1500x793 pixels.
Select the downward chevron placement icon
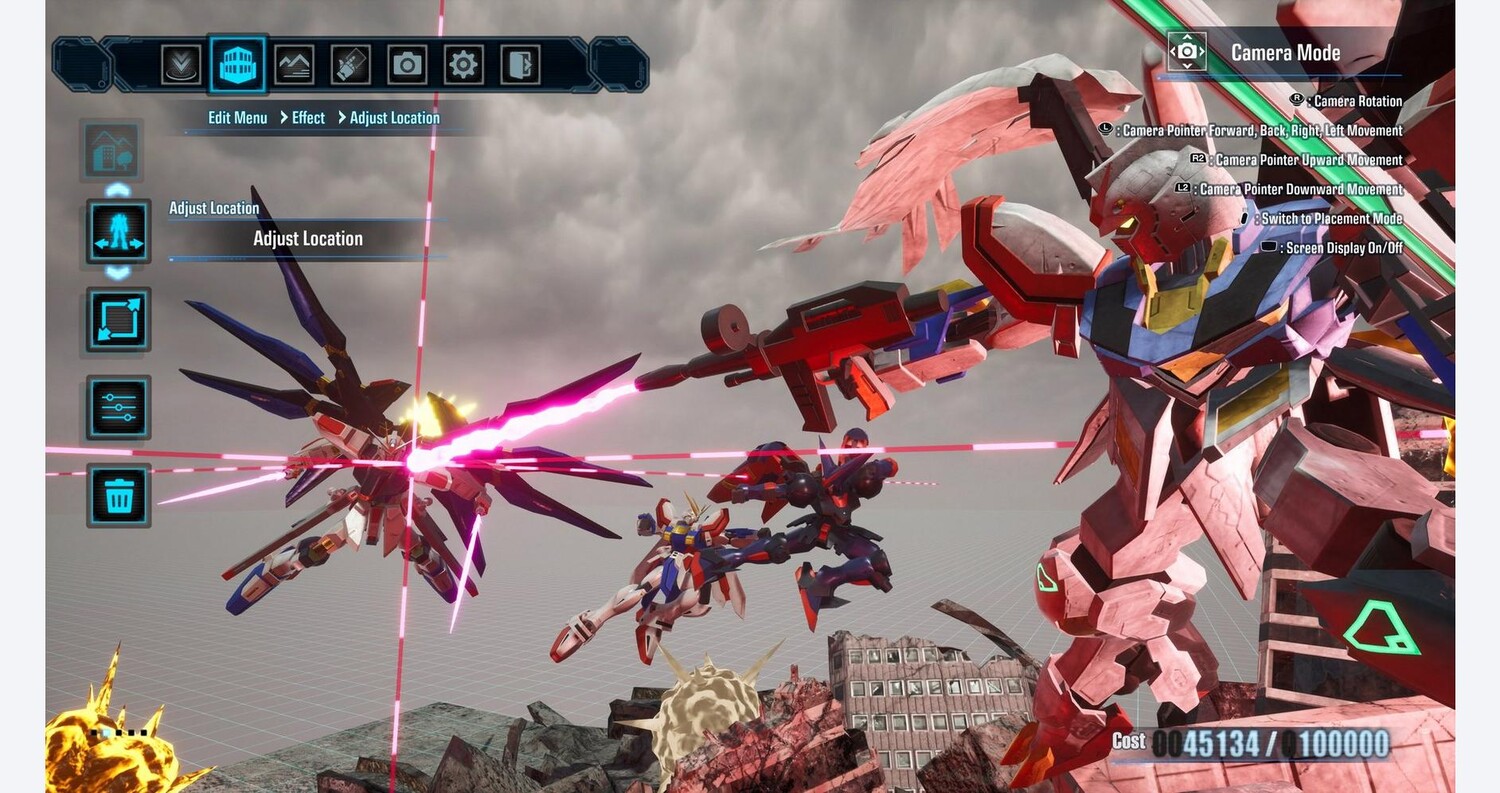click(181, 65)
